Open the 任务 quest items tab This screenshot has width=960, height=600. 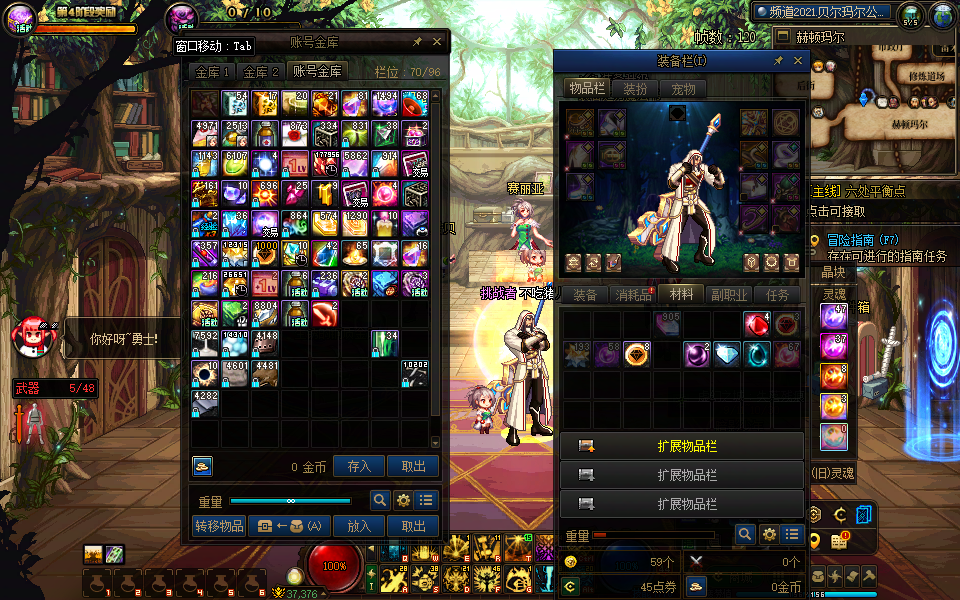(x=777, y=295)
